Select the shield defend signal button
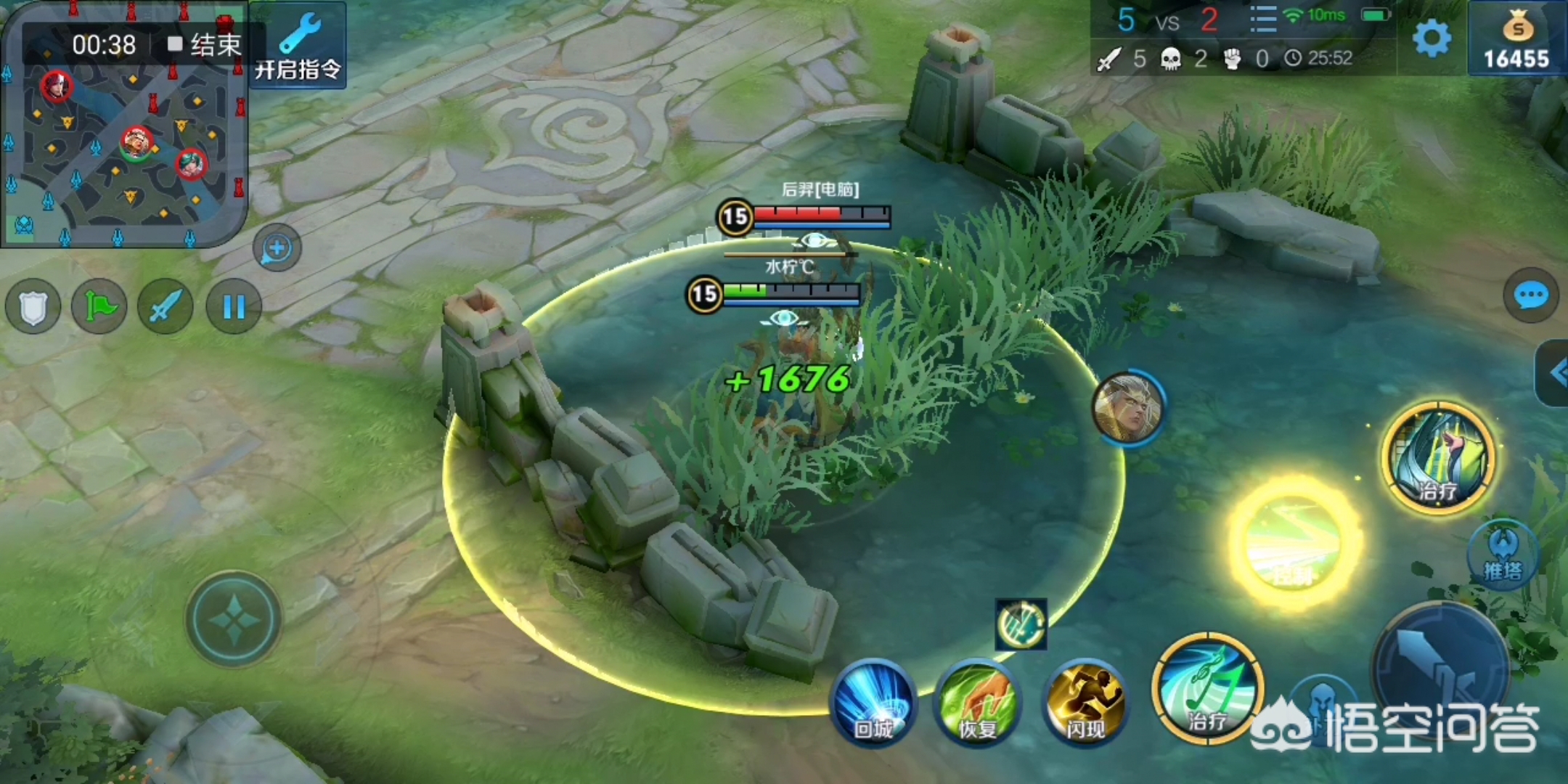The image size is (1568, 784). (33, 307)
